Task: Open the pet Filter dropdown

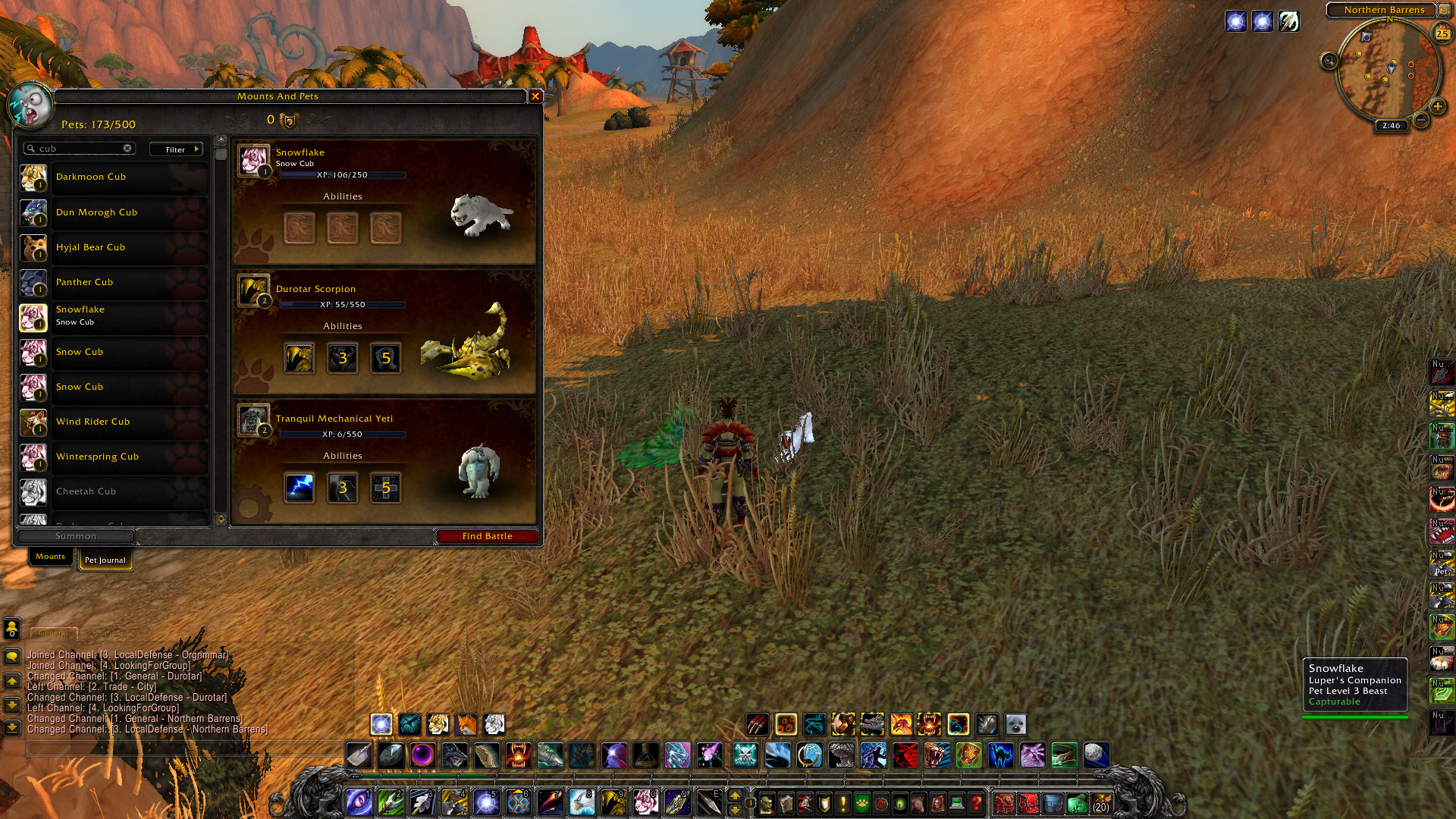Action: tap(176, 149)
